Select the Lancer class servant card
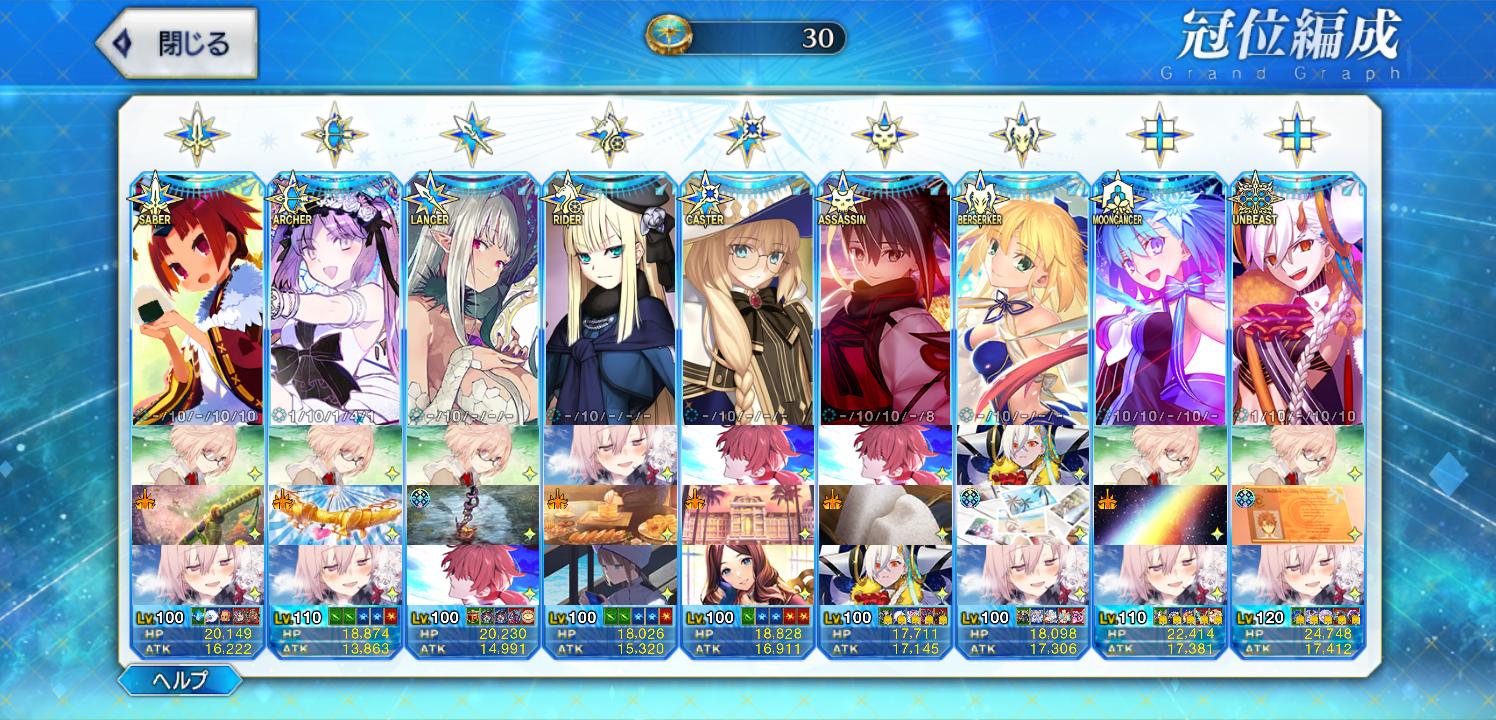Screen dimensions: 1496x720 pos(472,300)
